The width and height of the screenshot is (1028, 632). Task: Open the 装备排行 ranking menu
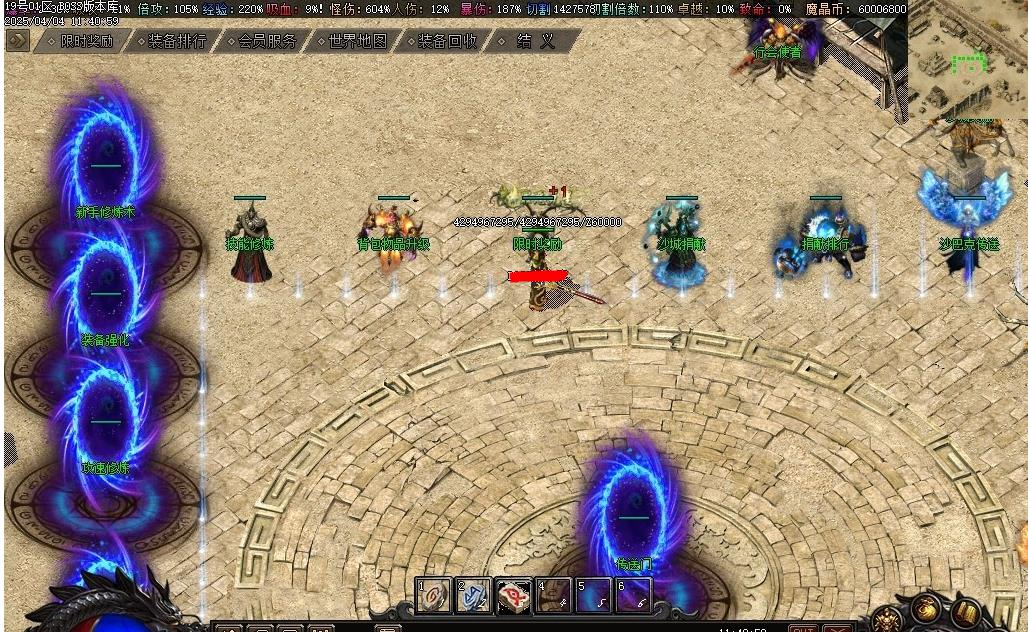pyautogui.click(x=177, y=42)
